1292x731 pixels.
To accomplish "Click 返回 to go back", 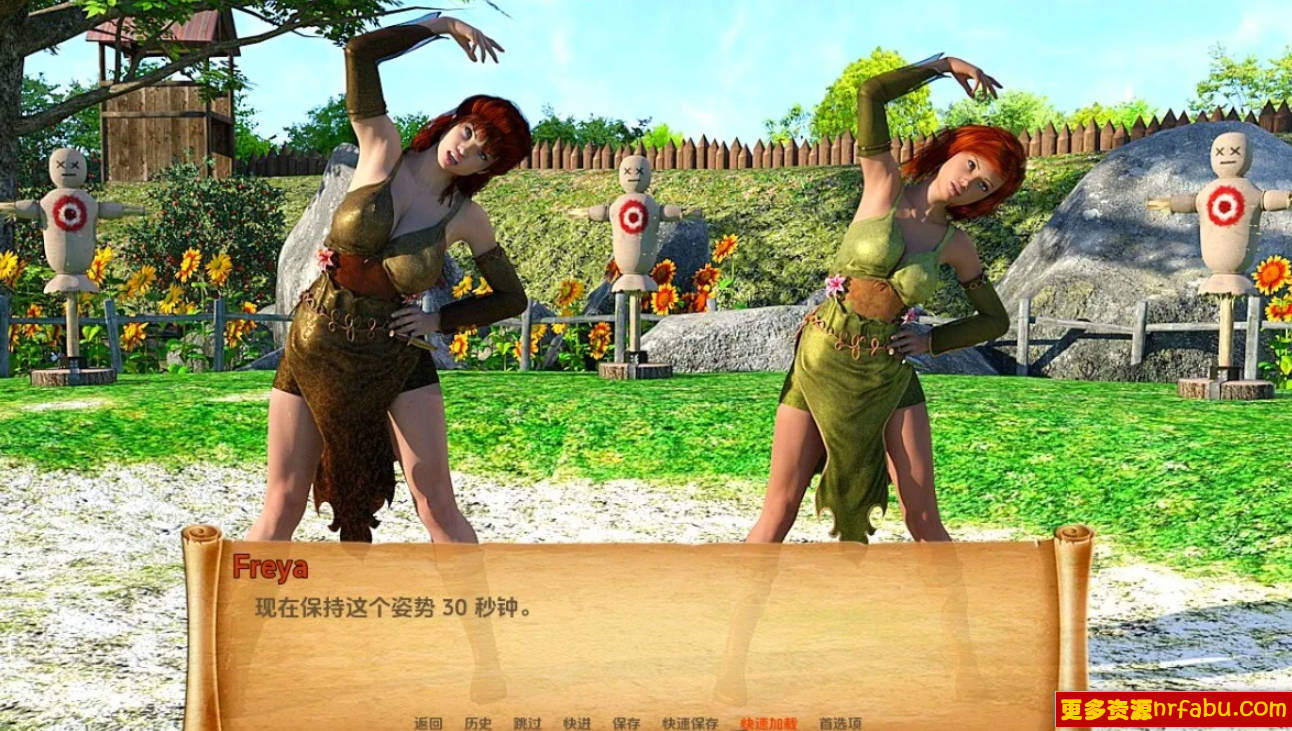I will tap(427, 721).
